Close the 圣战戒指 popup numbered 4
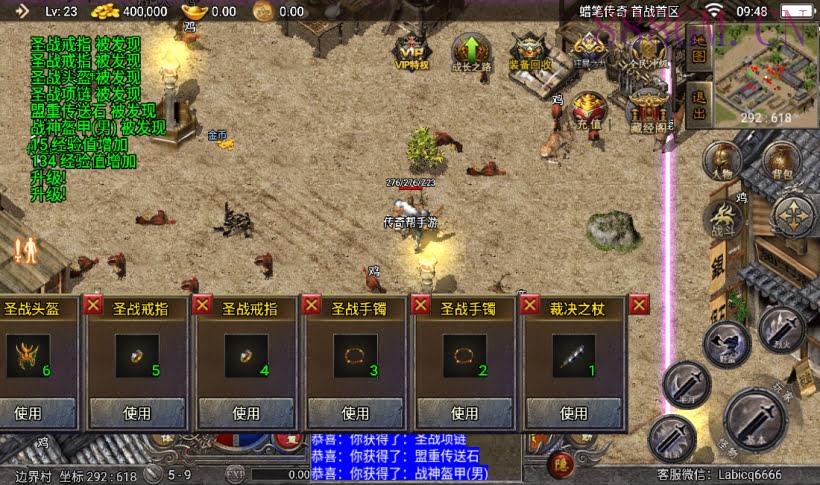The image size is (820, 485). tap(203, 305)
